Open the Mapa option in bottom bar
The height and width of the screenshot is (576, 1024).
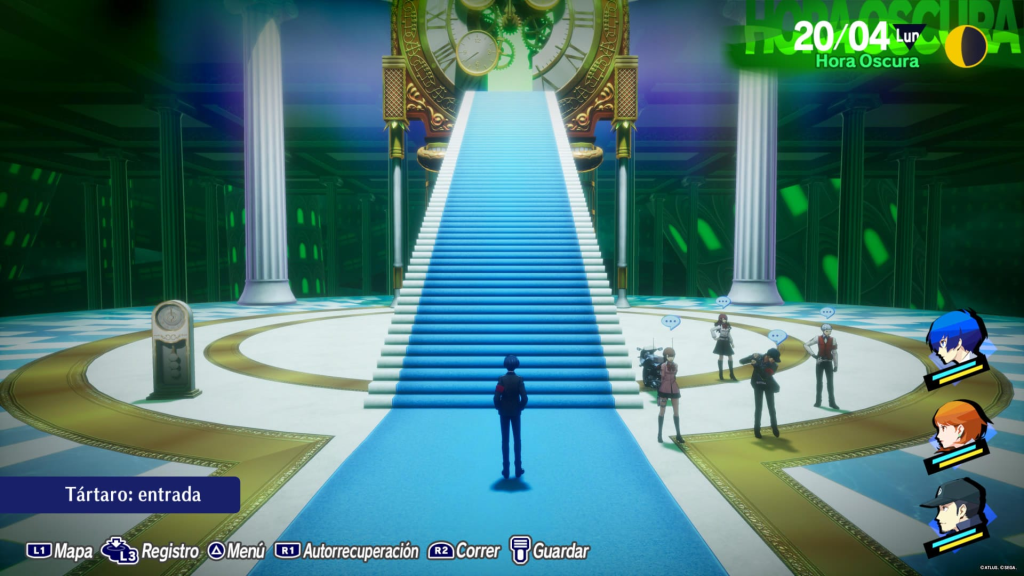click(x=60, y=551)
